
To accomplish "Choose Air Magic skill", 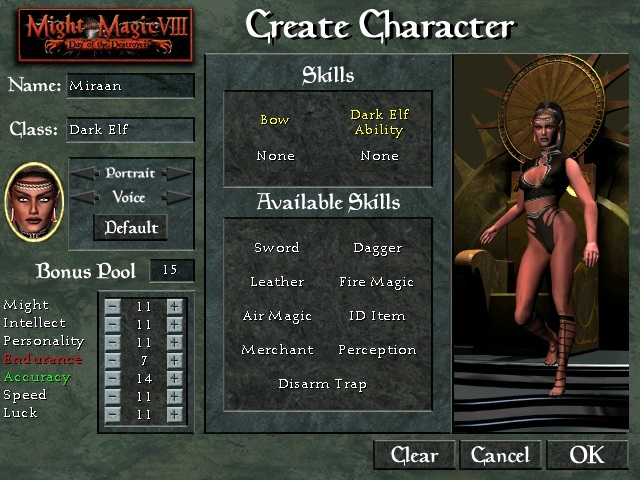I will tap(276, 316).
